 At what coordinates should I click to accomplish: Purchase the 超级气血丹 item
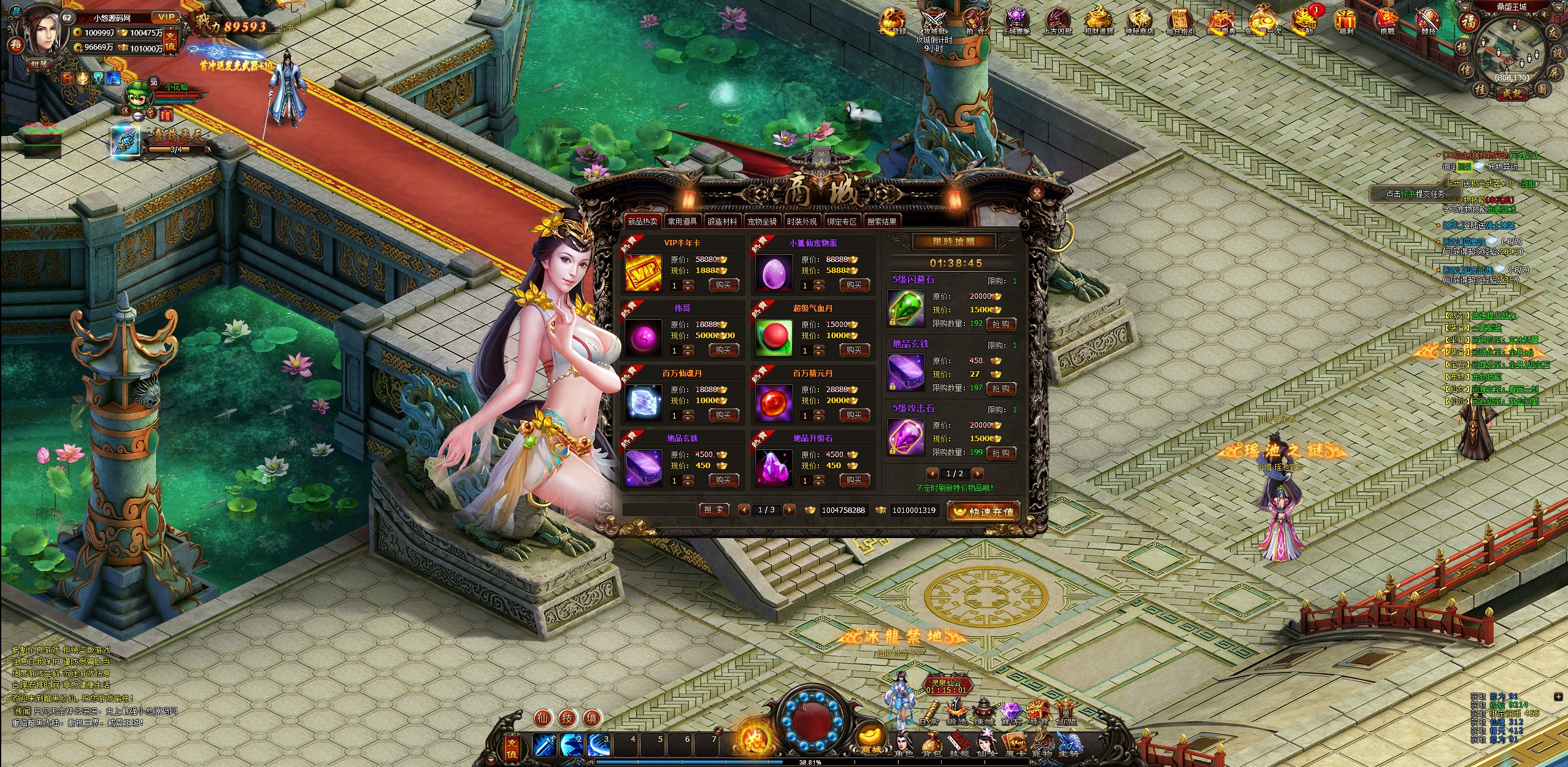[854, 350]
